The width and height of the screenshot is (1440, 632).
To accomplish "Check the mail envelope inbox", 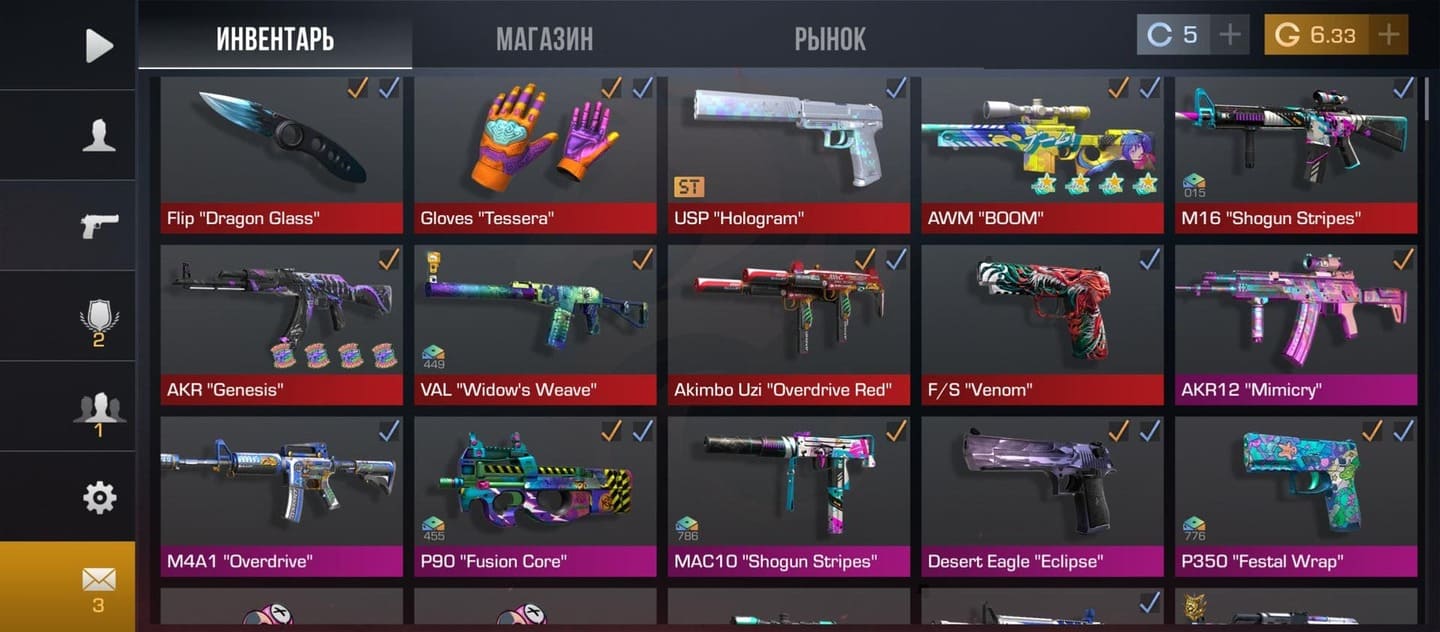I will 98,585.
